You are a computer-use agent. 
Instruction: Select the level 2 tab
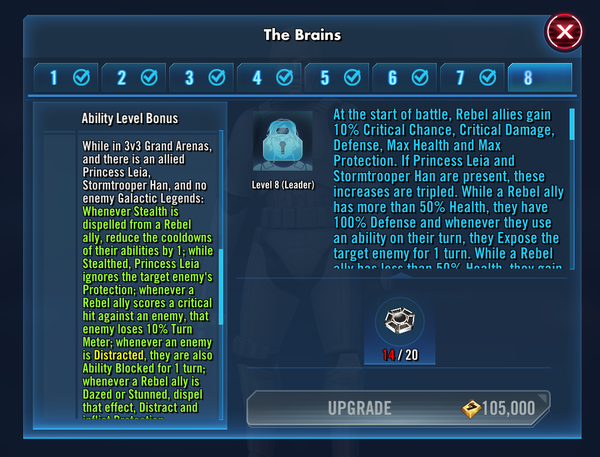134,77
